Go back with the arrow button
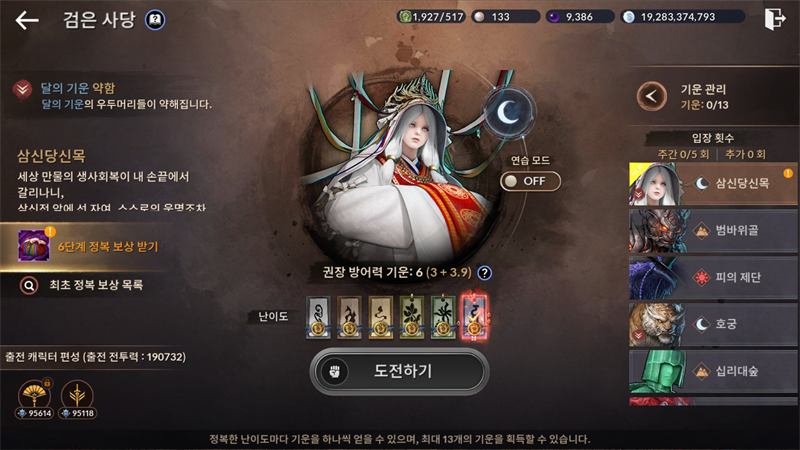 [27, 19]
